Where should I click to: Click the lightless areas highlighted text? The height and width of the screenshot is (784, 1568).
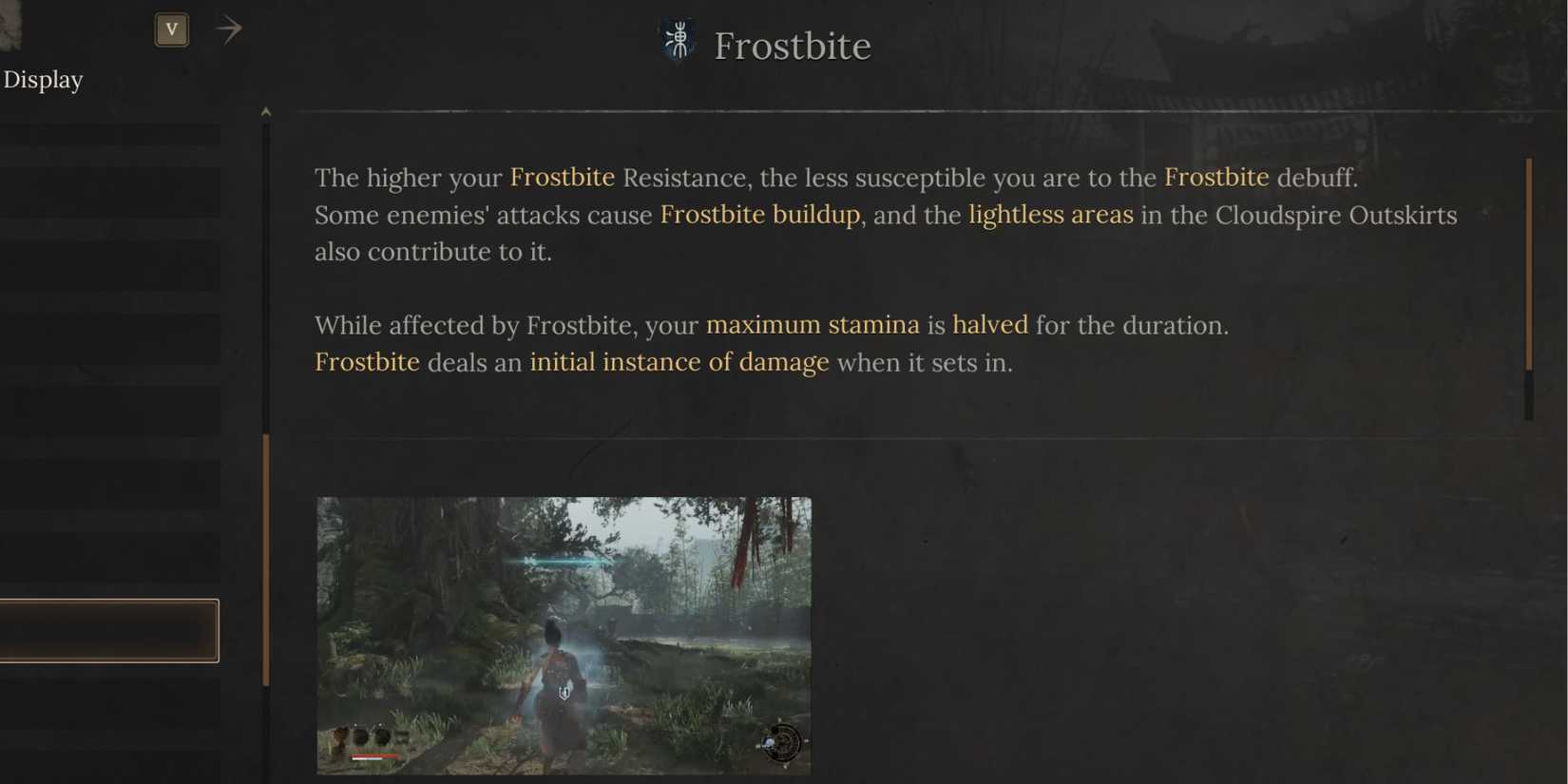[x=1049, y=215]
